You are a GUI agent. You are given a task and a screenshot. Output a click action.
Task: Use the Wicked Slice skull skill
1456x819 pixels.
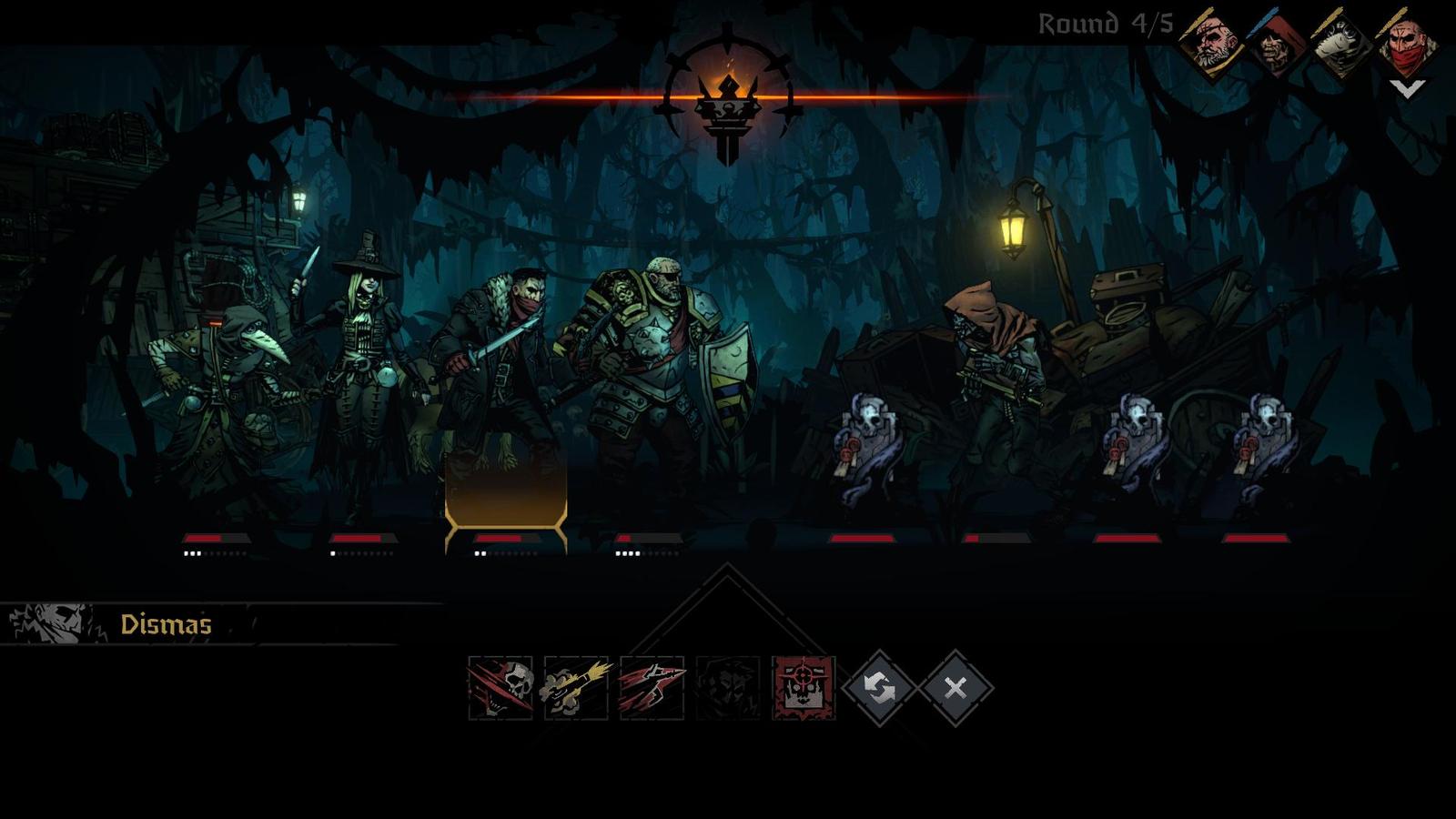coord(500,688)
